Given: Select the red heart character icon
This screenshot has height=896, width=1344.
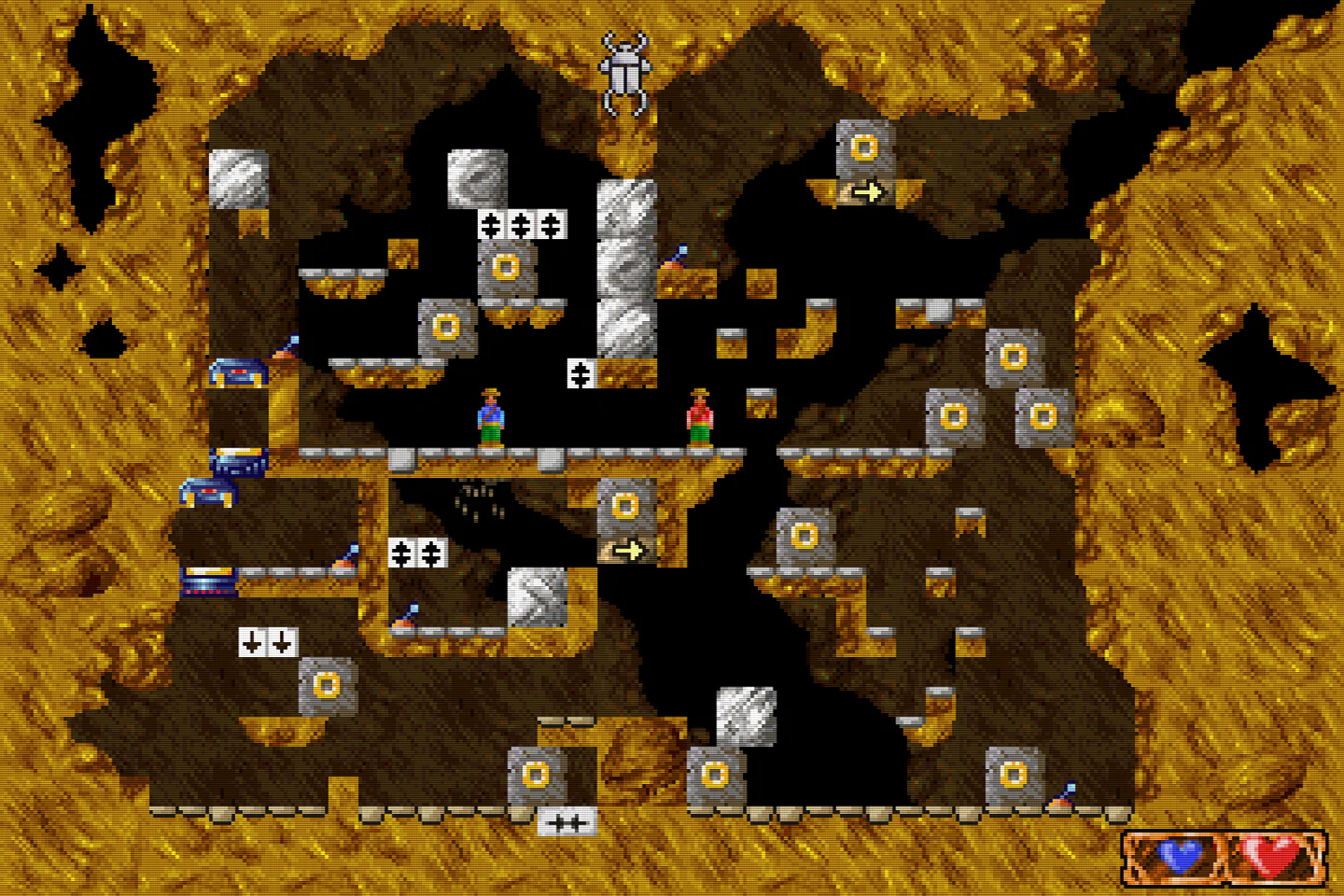Looking at the screenshot, I should (x=1273, y=854).
